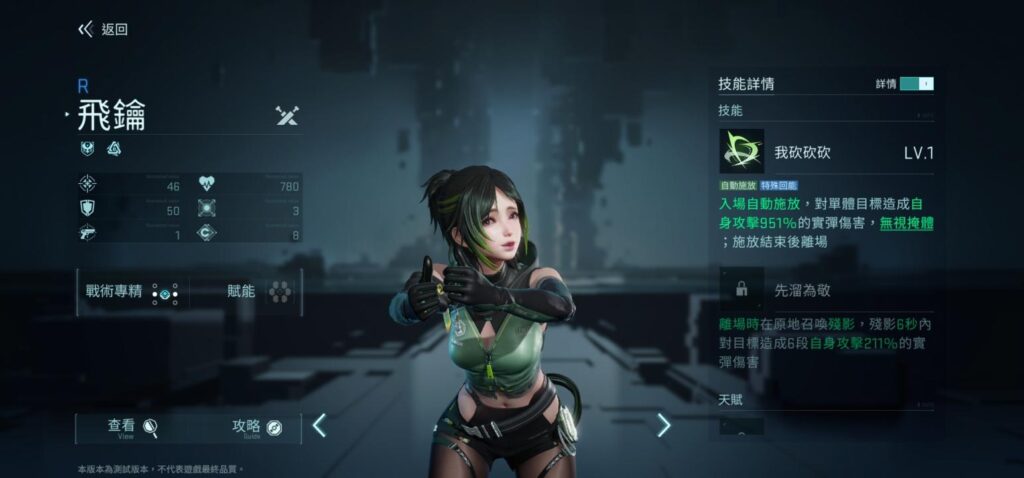Click the 無視掩體 keyword link
1024x478 pixels.
pyautogui.click(x=906, y=223)
